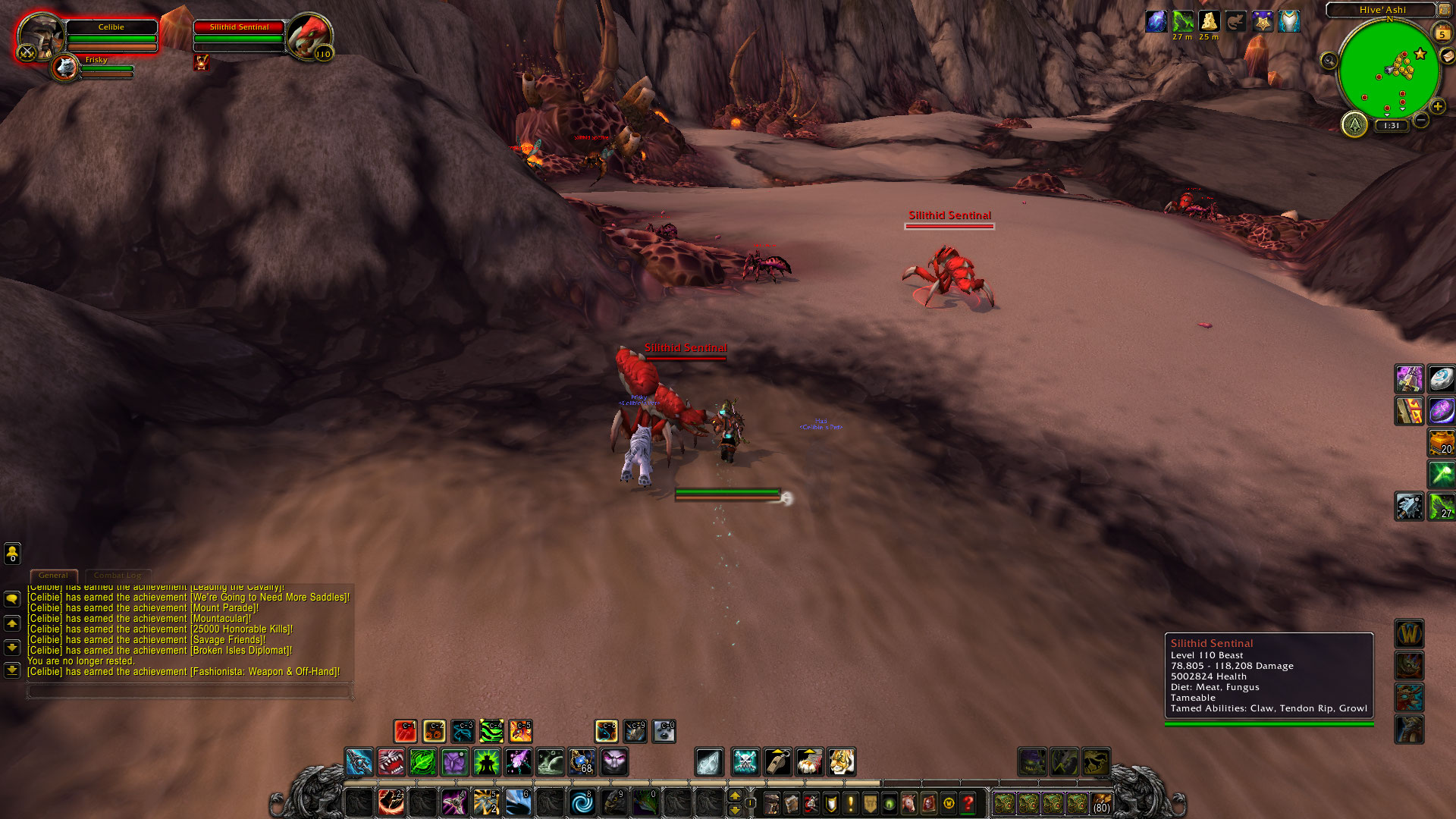Viewport: 1456px width, 819px height.
Task: Activate the whistle pet ability
Action: pos(777,762)
